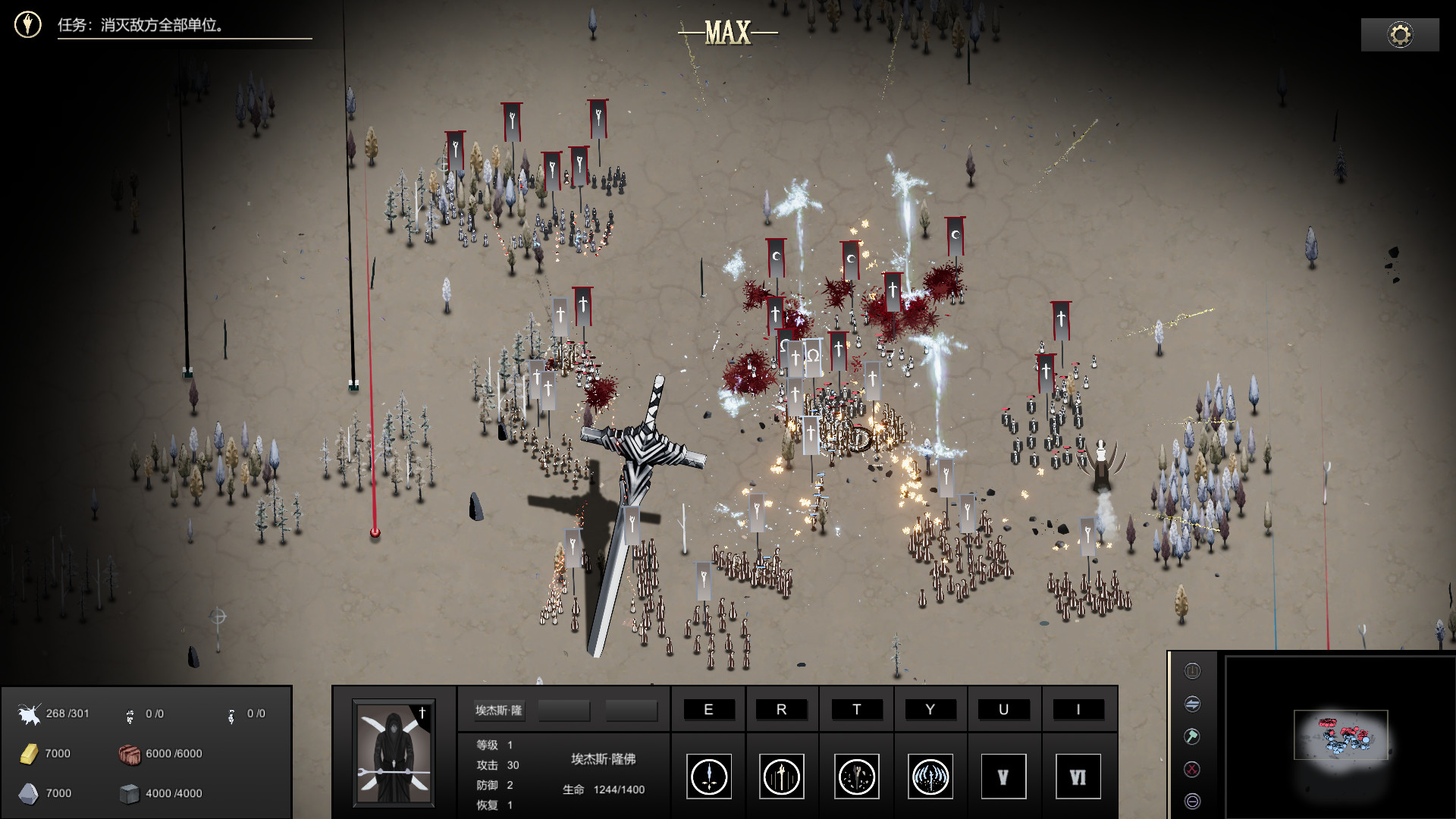1456x819 pixels.
Task: Click the purple circle minus button
Action: [x=1192, y=802]
